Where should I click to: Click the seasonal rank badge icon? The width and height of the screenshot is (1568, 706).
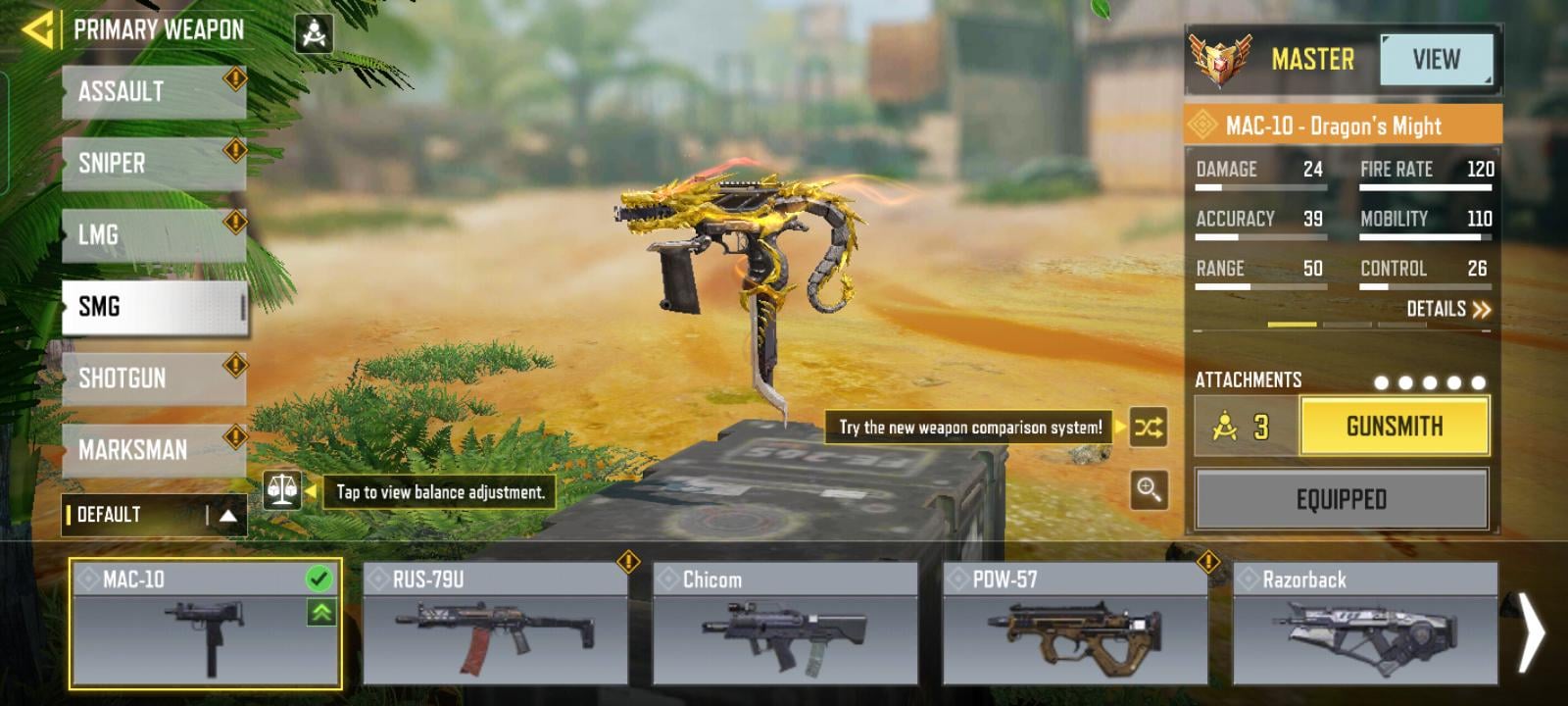pos(1218,59)
